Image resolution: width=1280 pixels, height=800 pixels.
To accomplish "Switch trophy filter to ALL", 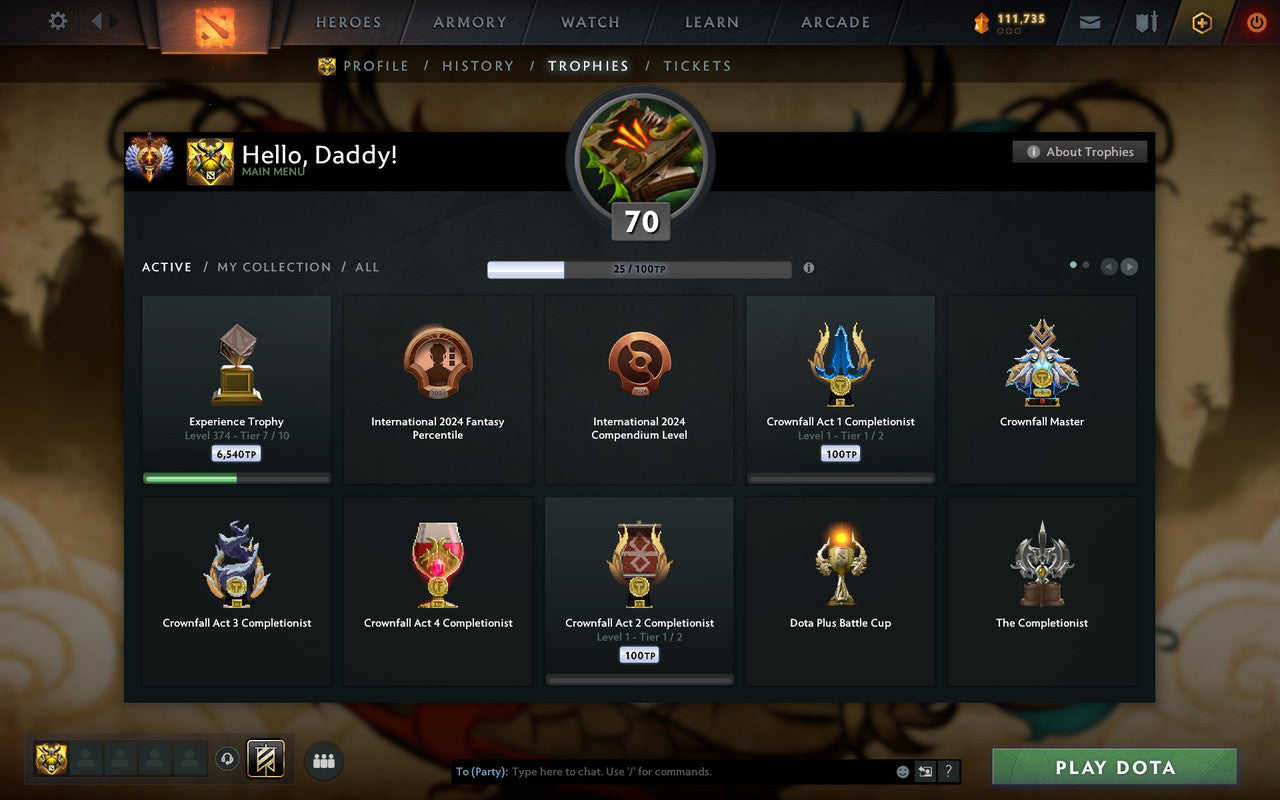I will point(367,267).
